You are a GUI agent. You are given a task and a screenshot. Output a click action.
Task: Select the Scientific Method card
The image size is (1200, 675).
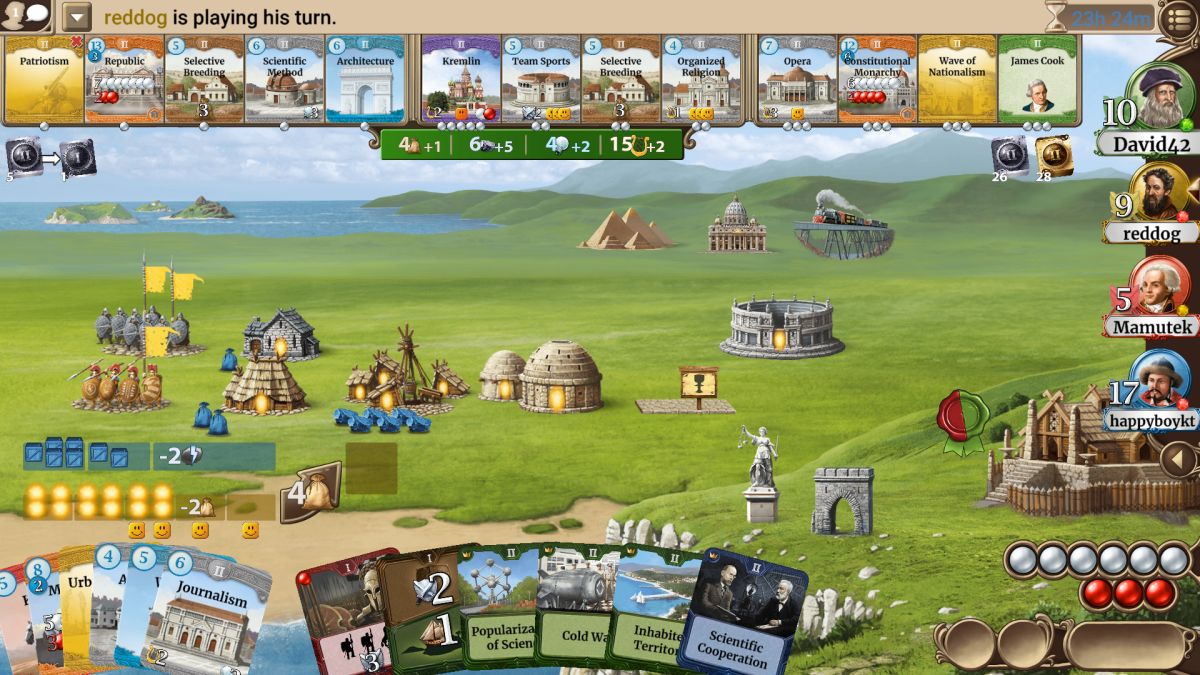click(284, 80)
